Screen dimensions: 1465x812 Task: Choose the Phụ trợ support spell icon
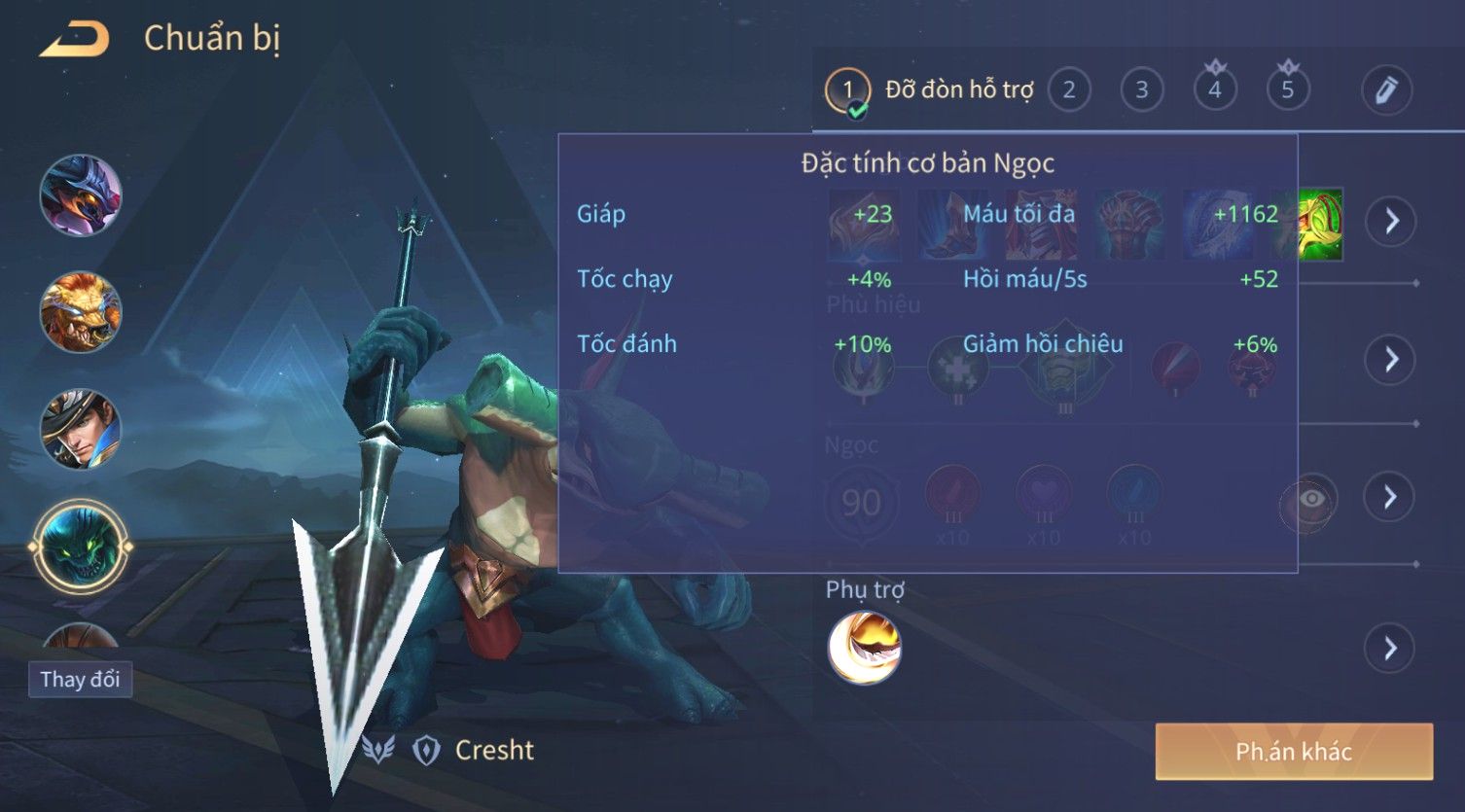click(864, 648)
